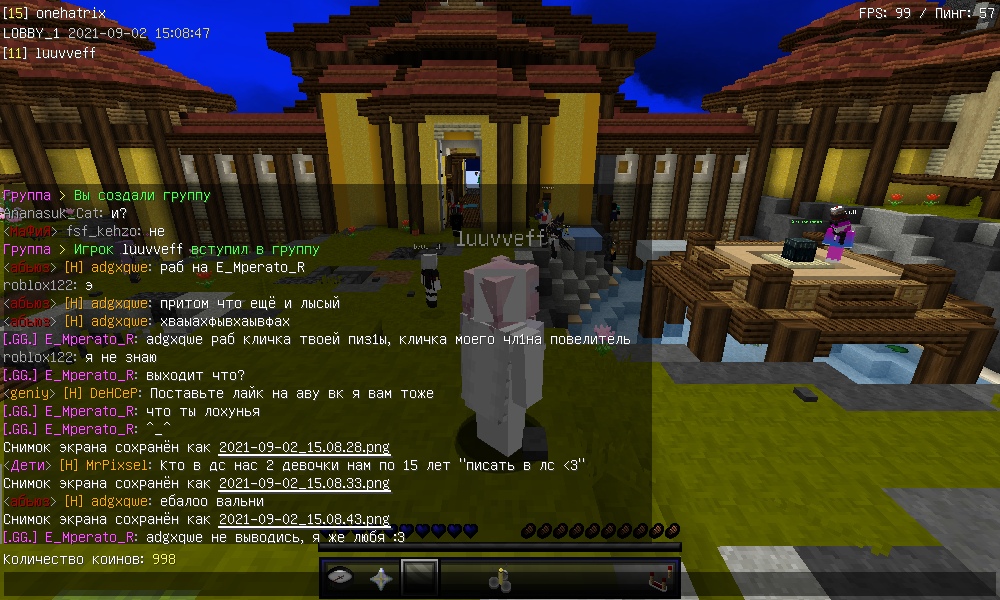Open saved screenshot 2021-09-02_15.08.28.png link

(x=304, y=448)
